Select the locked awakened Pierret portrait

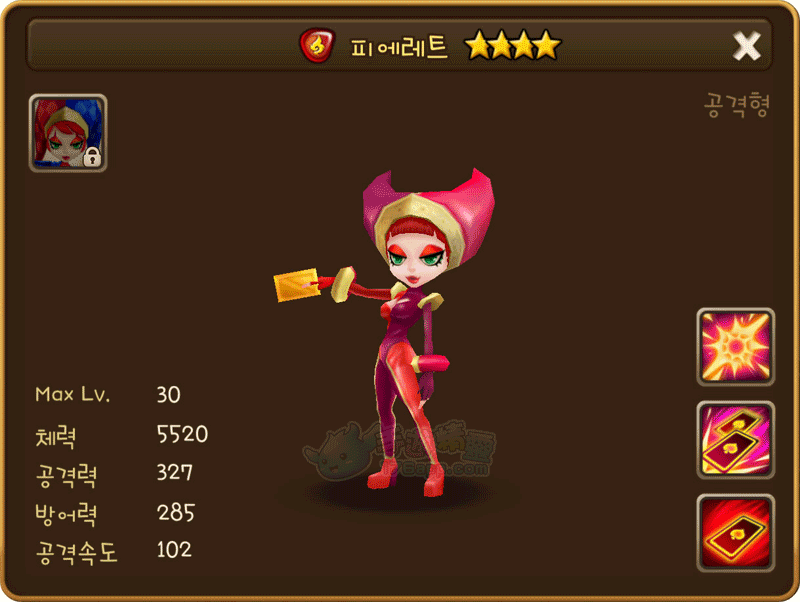pyautogui.click(x=68, y=133)
